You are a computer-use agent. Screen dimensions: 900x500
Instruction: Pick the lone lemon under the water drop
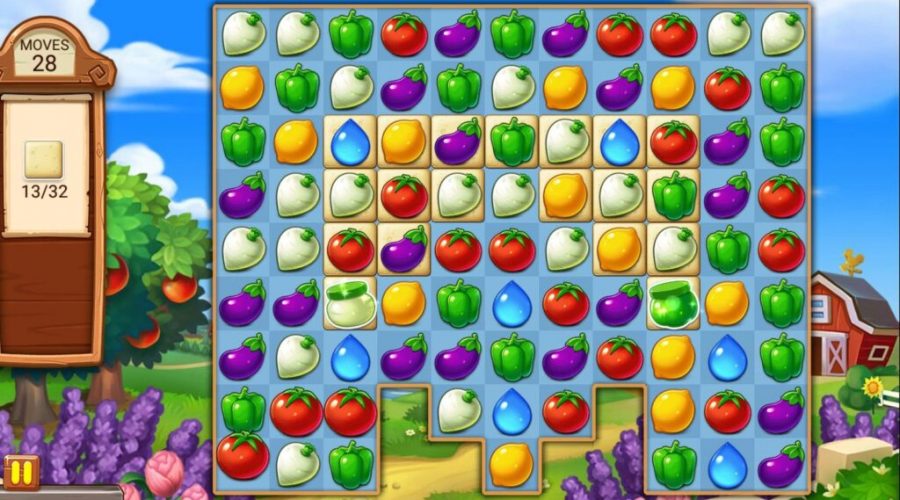click(511, 462)
